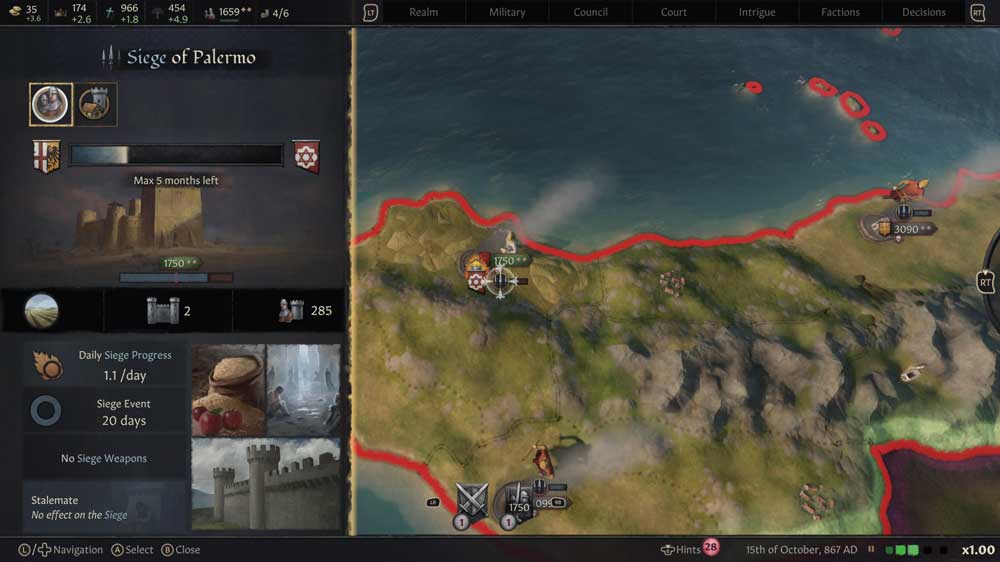The width and height of the screenshot is (1000, 562).
Task: Click the defender's red star coat of arms
Action: coord(305,156)
